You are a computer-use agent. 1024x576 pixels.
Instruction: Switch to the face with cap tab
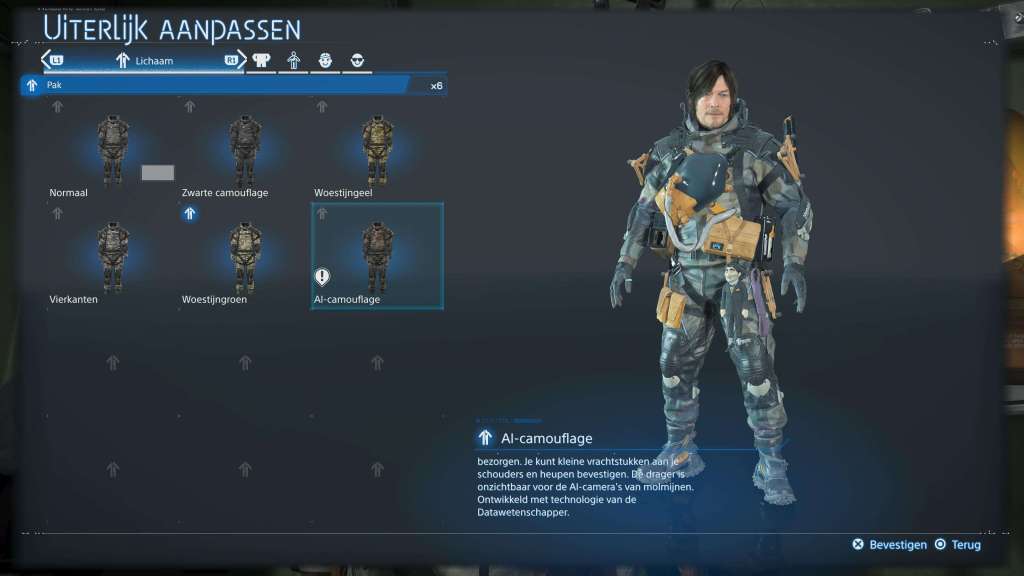[325, 61]
